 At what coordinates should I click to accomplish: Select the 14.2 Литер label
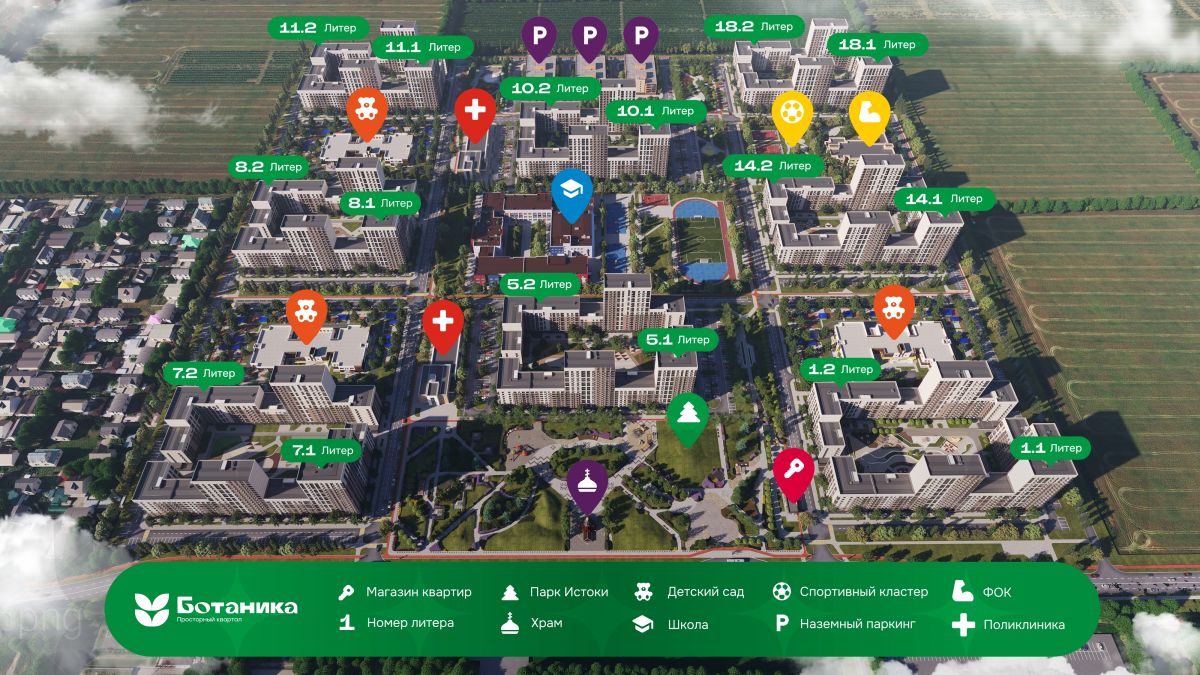click(x=772, y=166)
